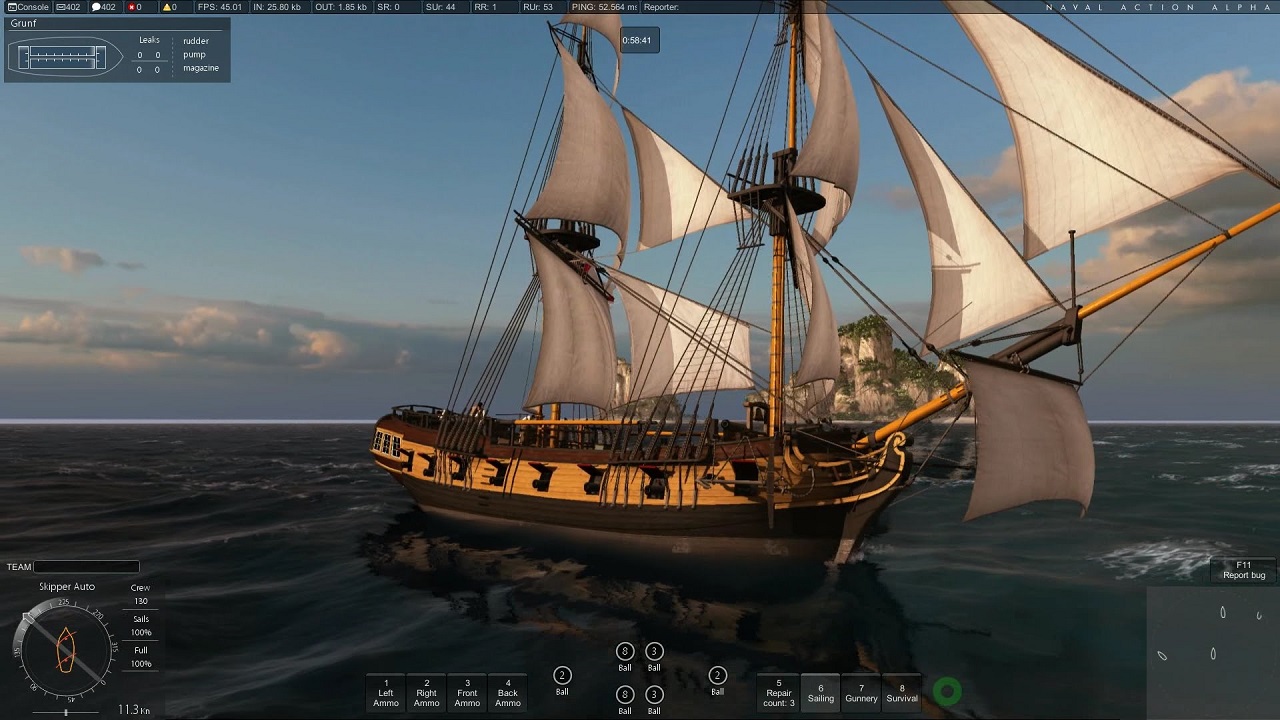The image size is (1280, 720).
Task: Activate the Repair ability
Action: coord(779,692)
